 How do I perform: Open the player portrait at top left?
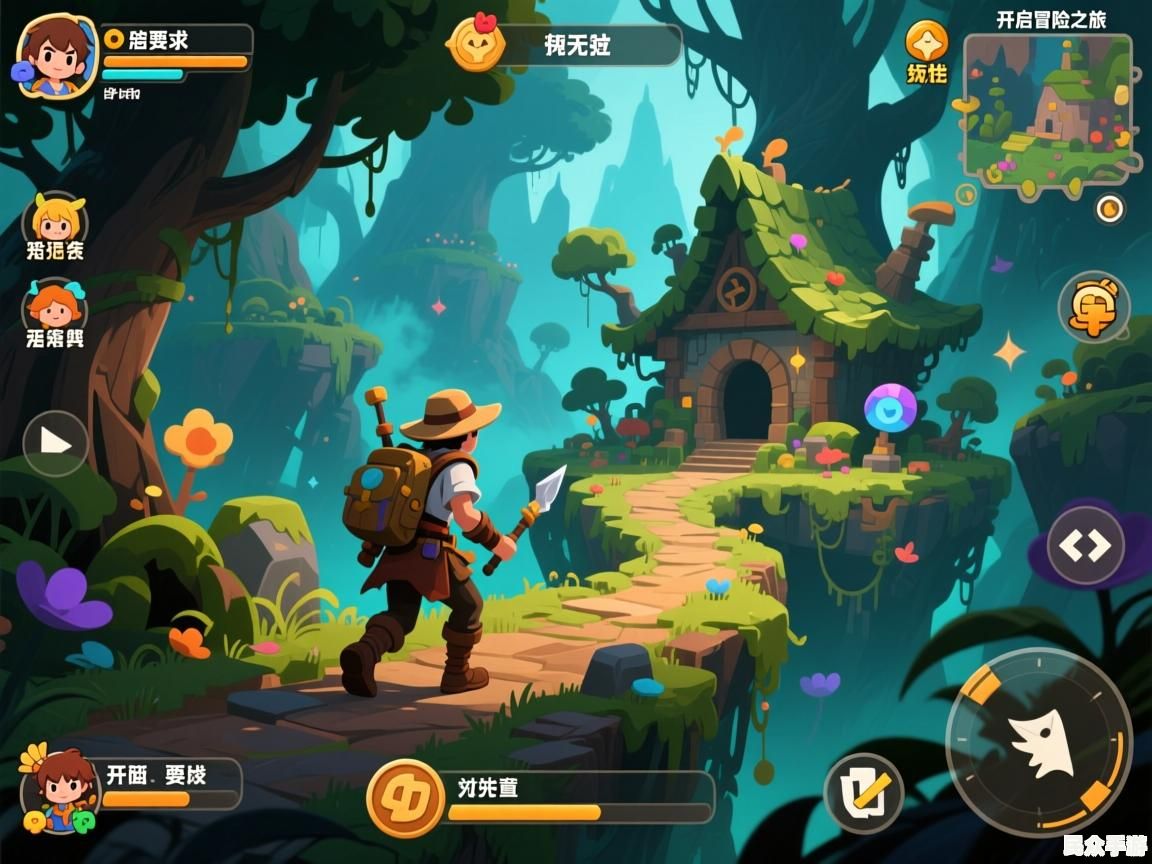[56, 55]
